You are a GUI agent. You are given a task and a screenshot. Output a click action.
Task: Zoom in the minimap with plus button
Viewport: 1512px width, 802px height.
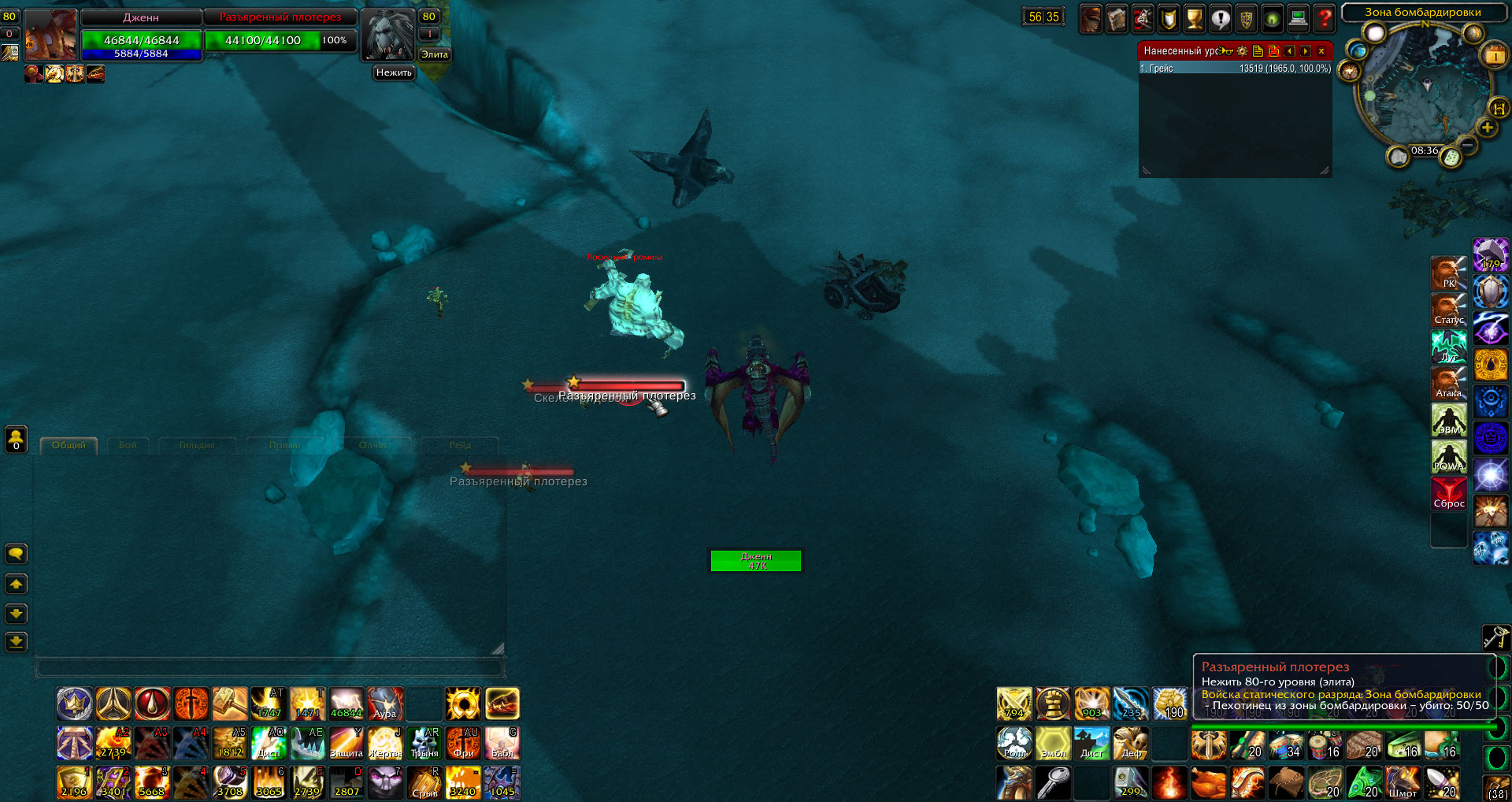(x=1487, y=128)
